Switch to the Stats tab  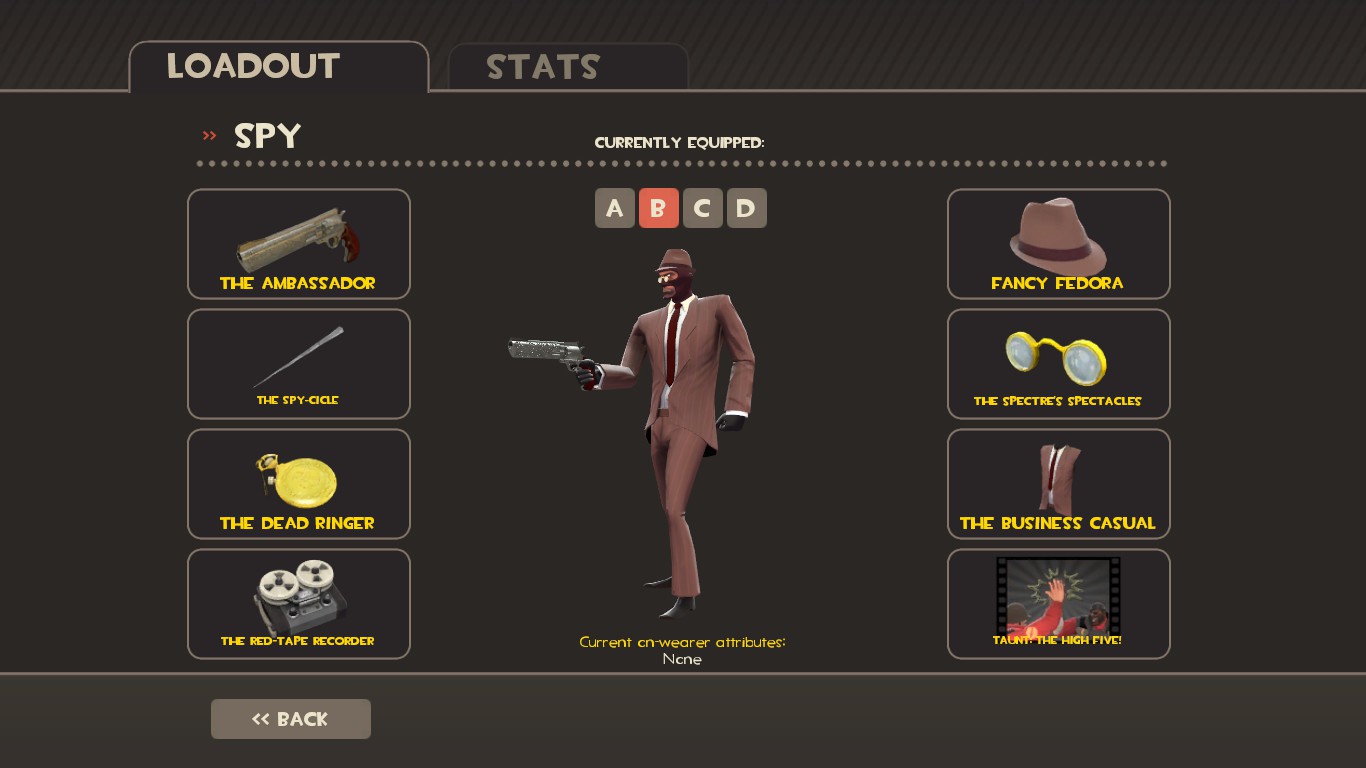567,67
